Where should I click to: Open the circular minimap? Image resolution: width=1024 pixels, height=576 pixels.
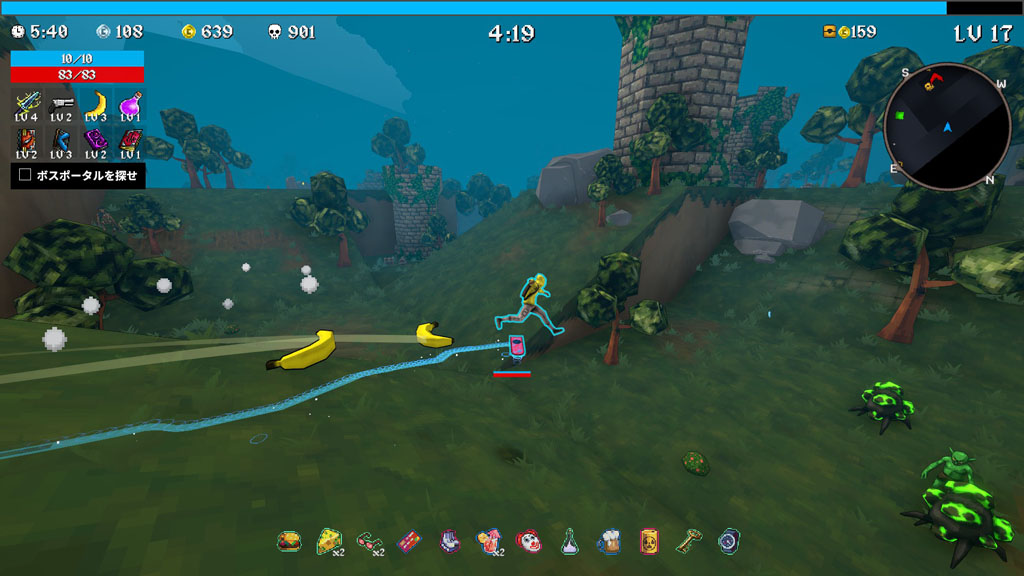pos(947,127)
